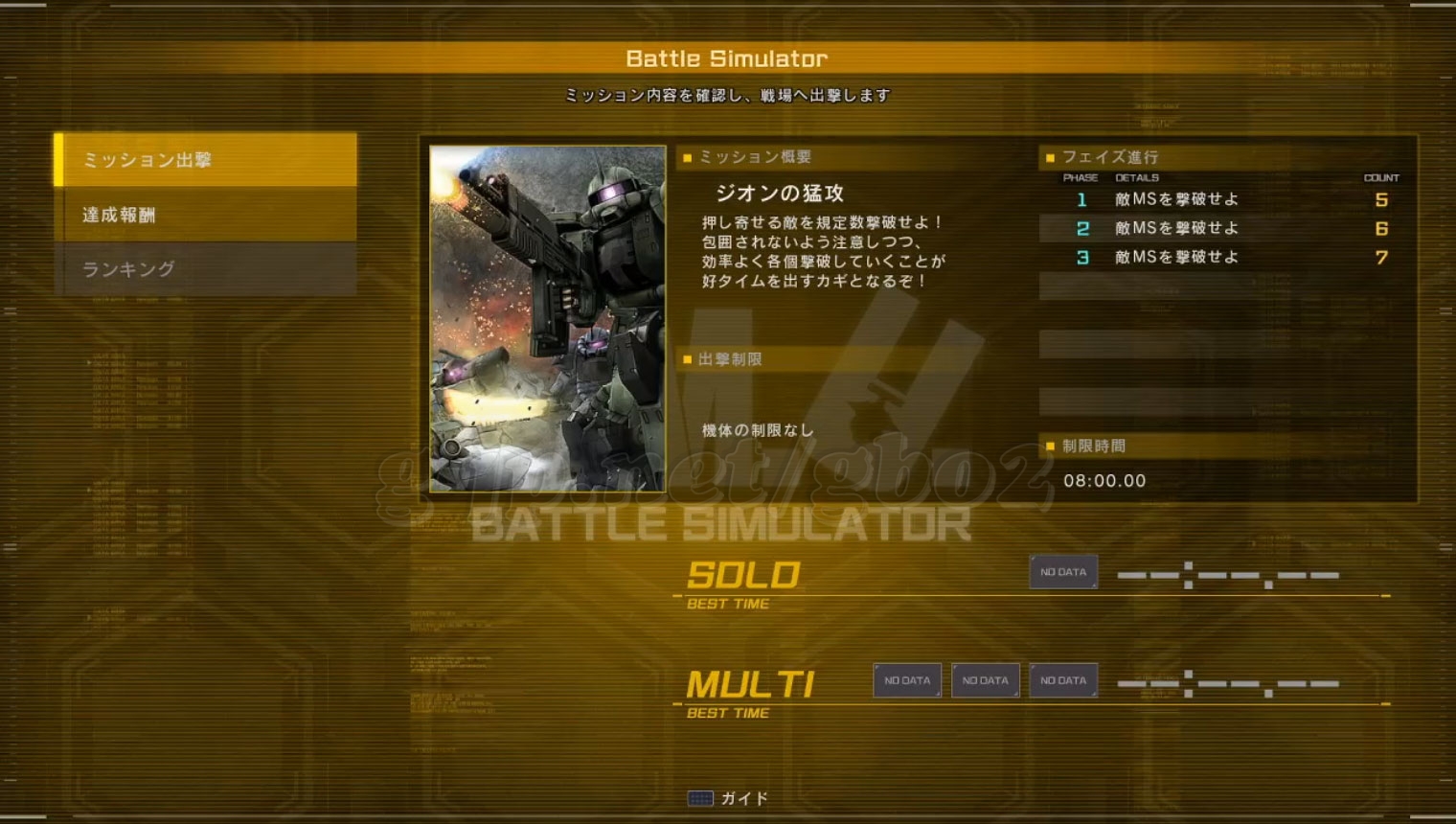Screen dimensions: 1456x824
Task: Choose the ランキング ranking entry
Action: (x=206, y=269)
